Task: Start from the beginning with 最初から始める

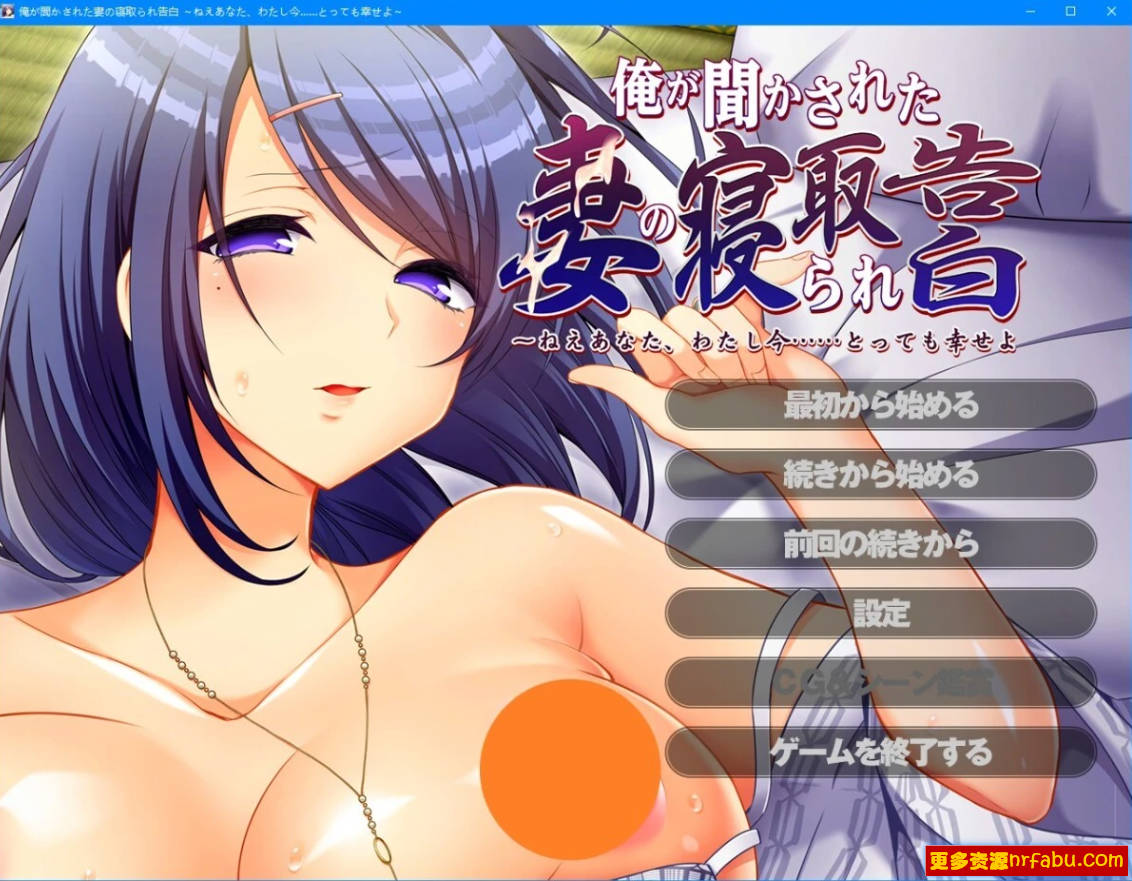Action: [881, 406]
